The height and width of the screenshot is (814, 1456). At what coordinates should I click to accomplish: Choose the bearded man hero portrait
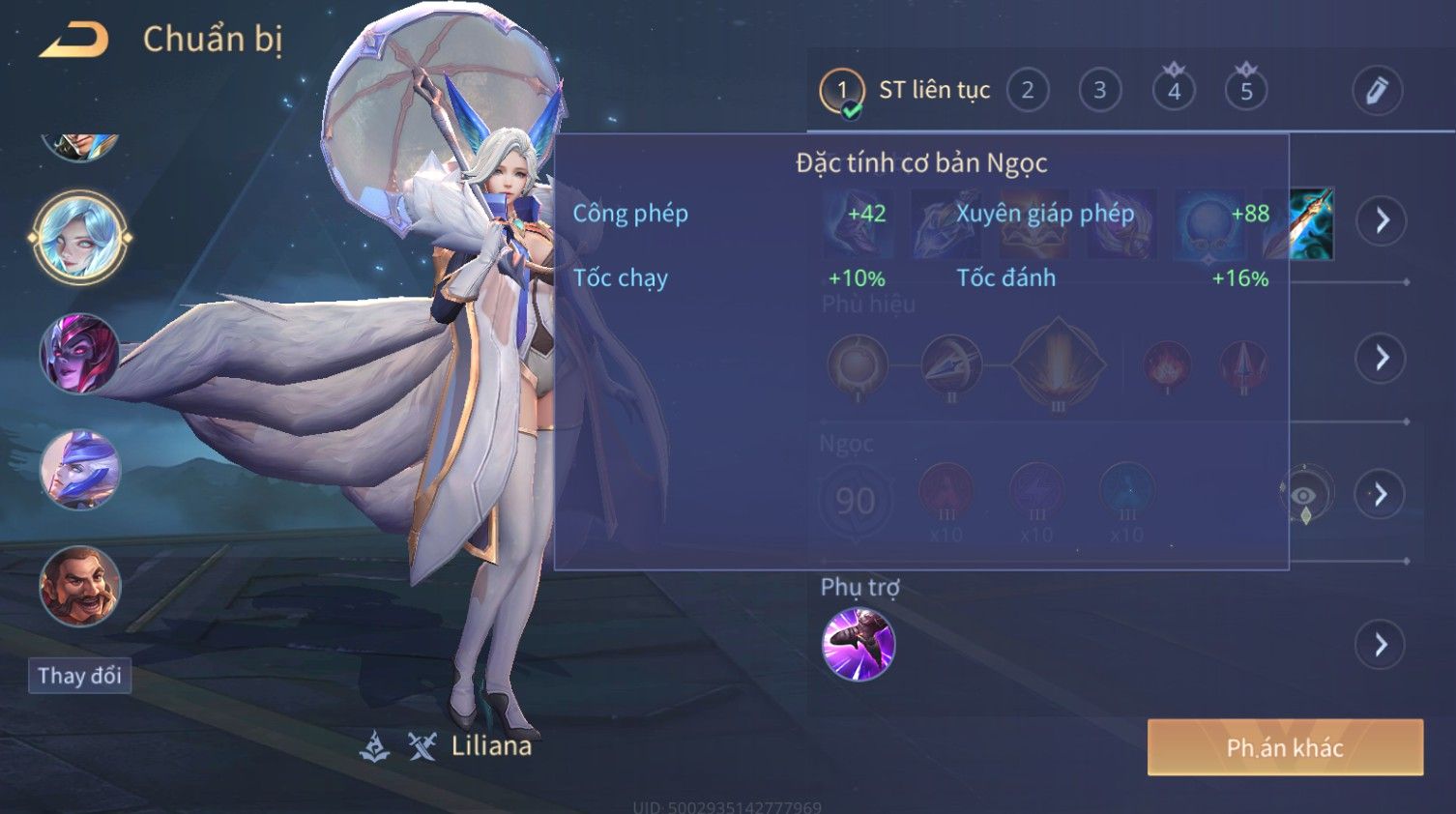click(80, 586)
